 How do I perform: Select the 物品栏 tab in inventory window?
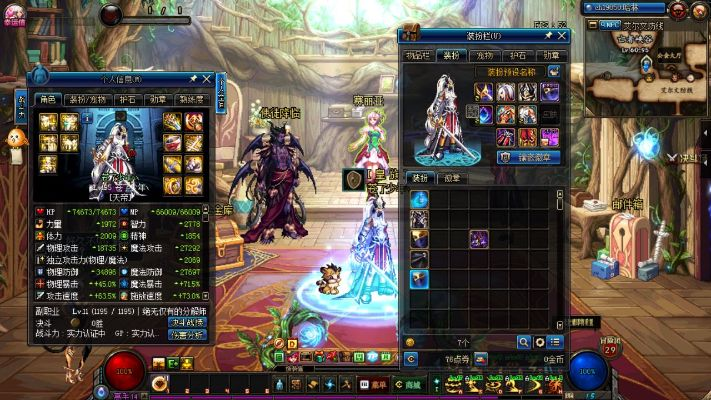tap(418, 56)
